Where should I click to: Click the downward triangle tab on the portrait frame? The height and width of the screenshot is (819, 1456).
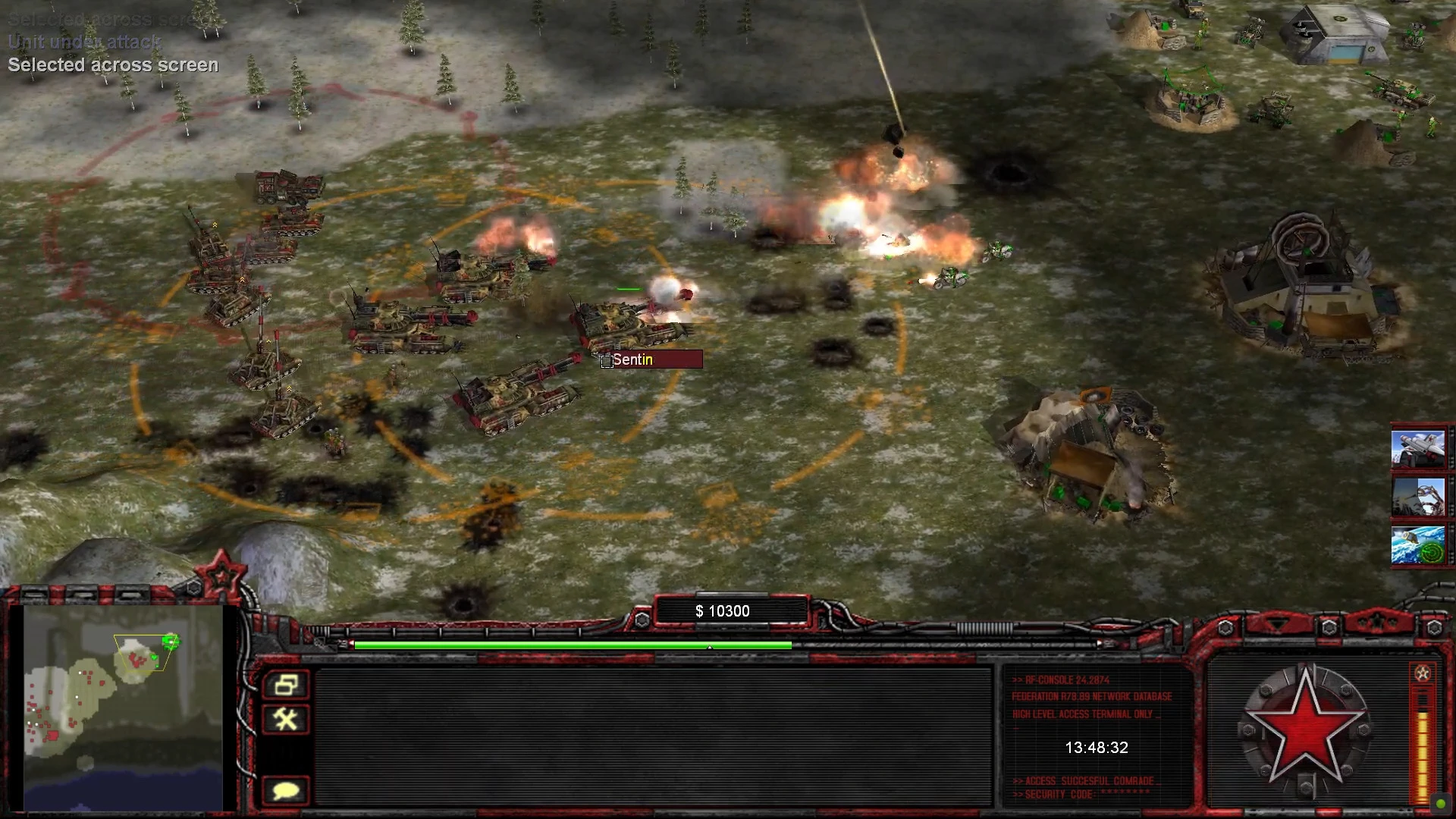click(1277, 625)
